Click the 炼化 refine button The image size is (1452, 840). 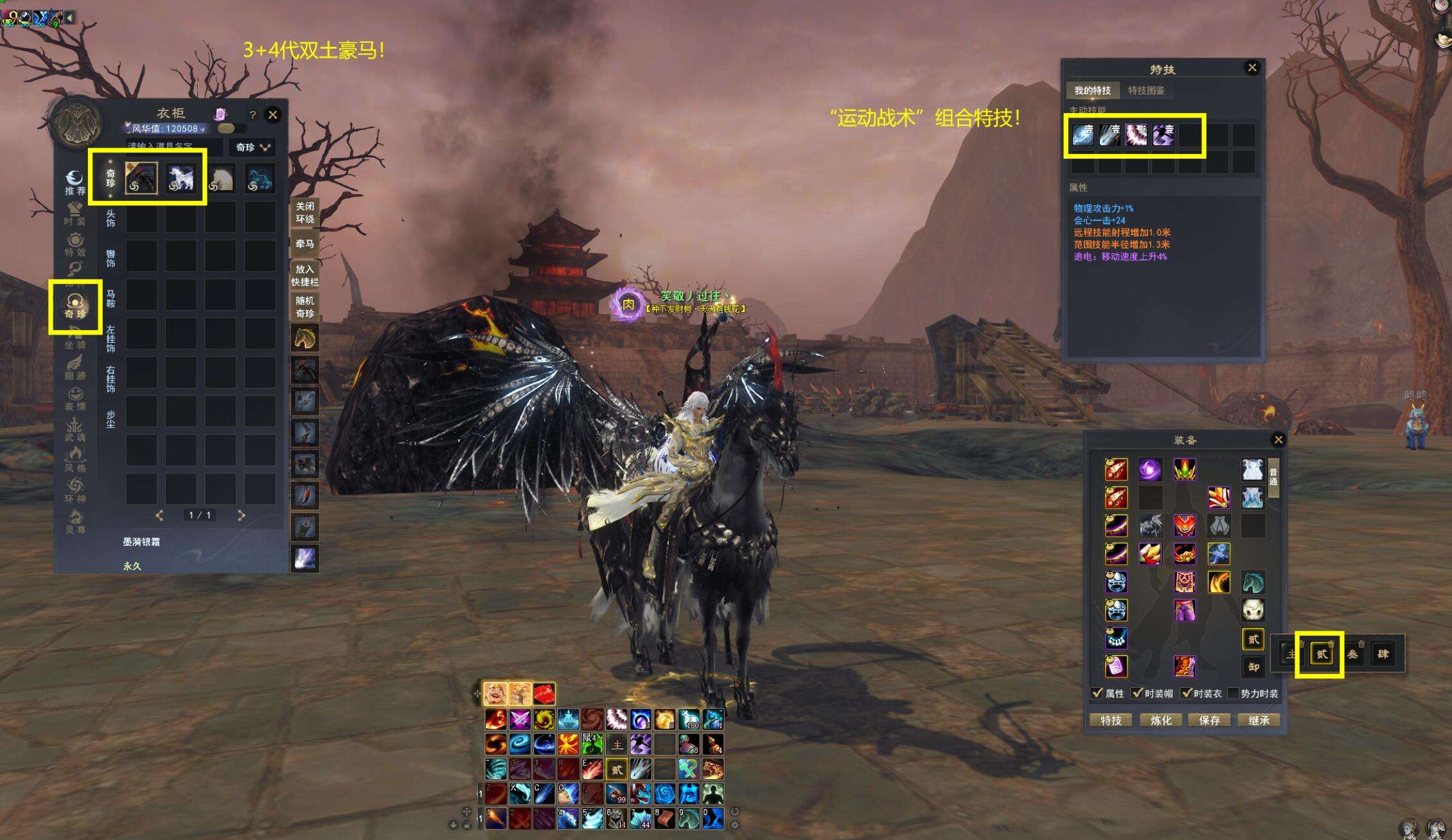1160,721
